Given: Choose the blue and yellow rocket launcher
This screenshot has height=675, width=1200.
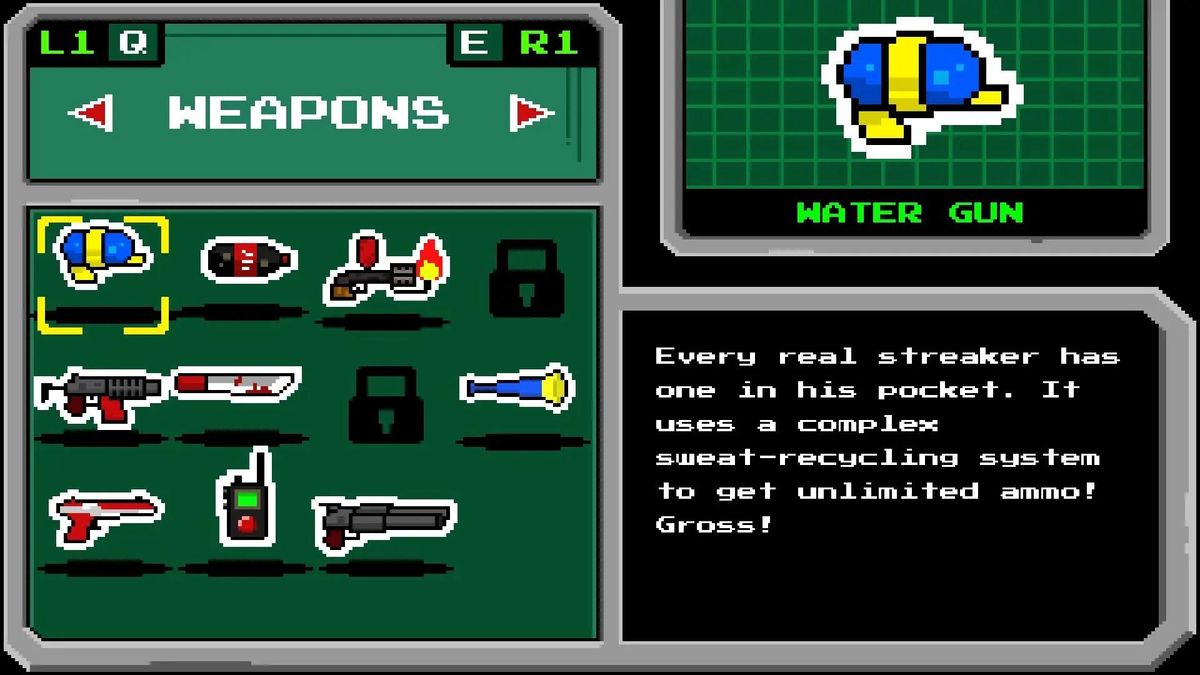Looking at the screenshot, I should (516, 387).
